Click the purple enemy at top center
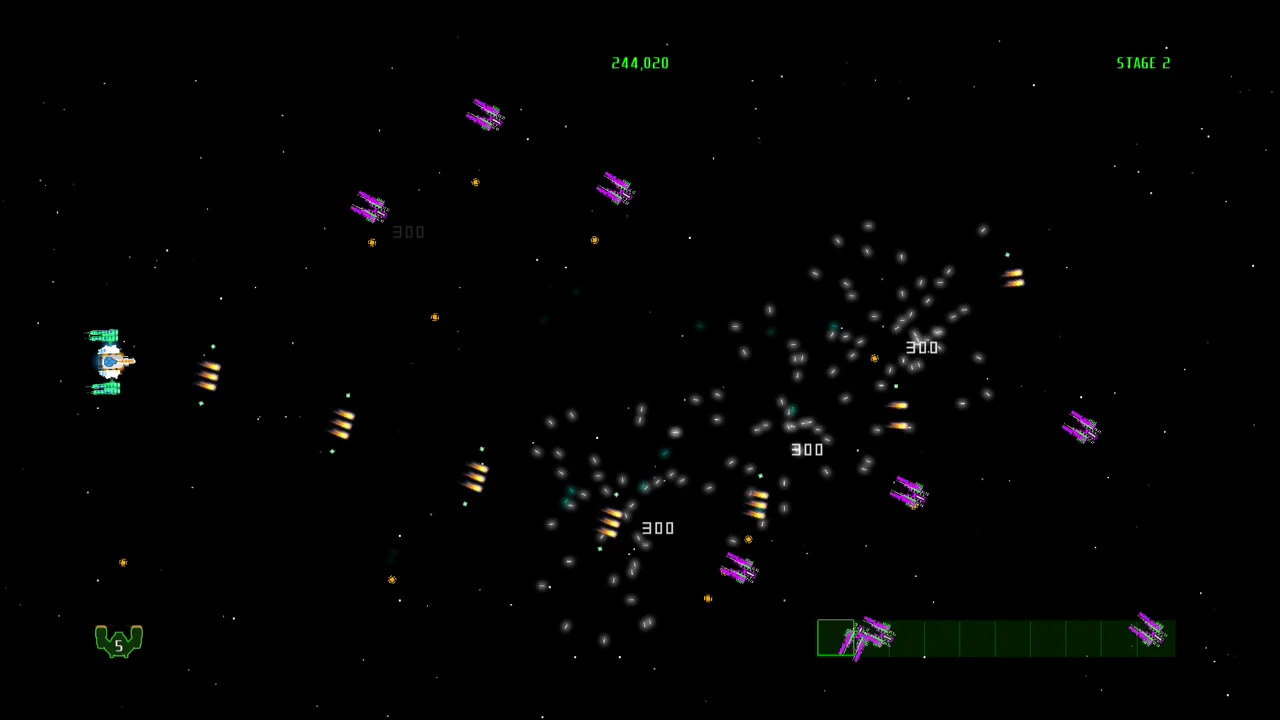The height and width of the screenshot is (720, 1280). 485,115
